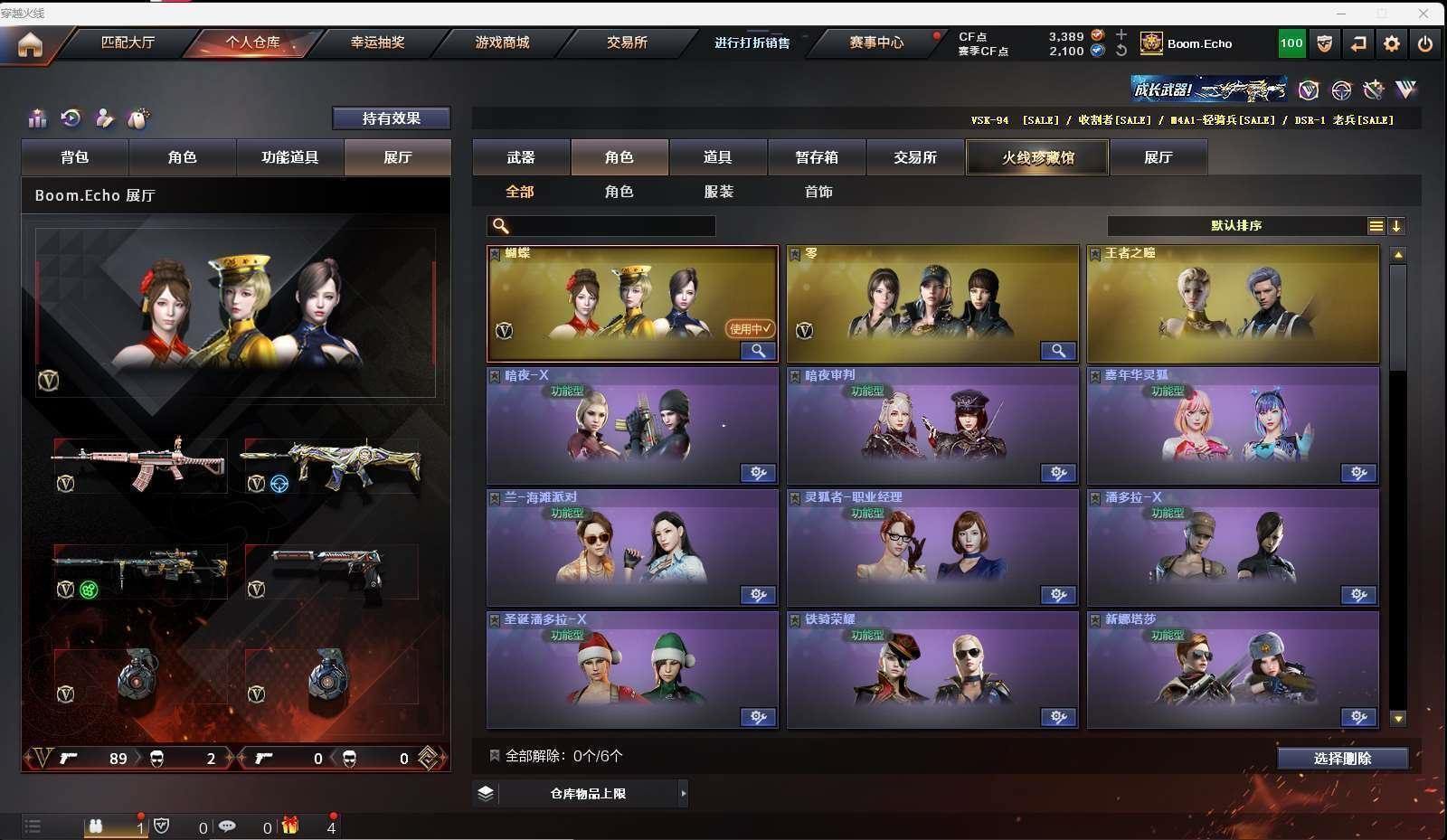
Task: Open the 匹配大厅 matchmaking lobby
Action: [128, 42]
